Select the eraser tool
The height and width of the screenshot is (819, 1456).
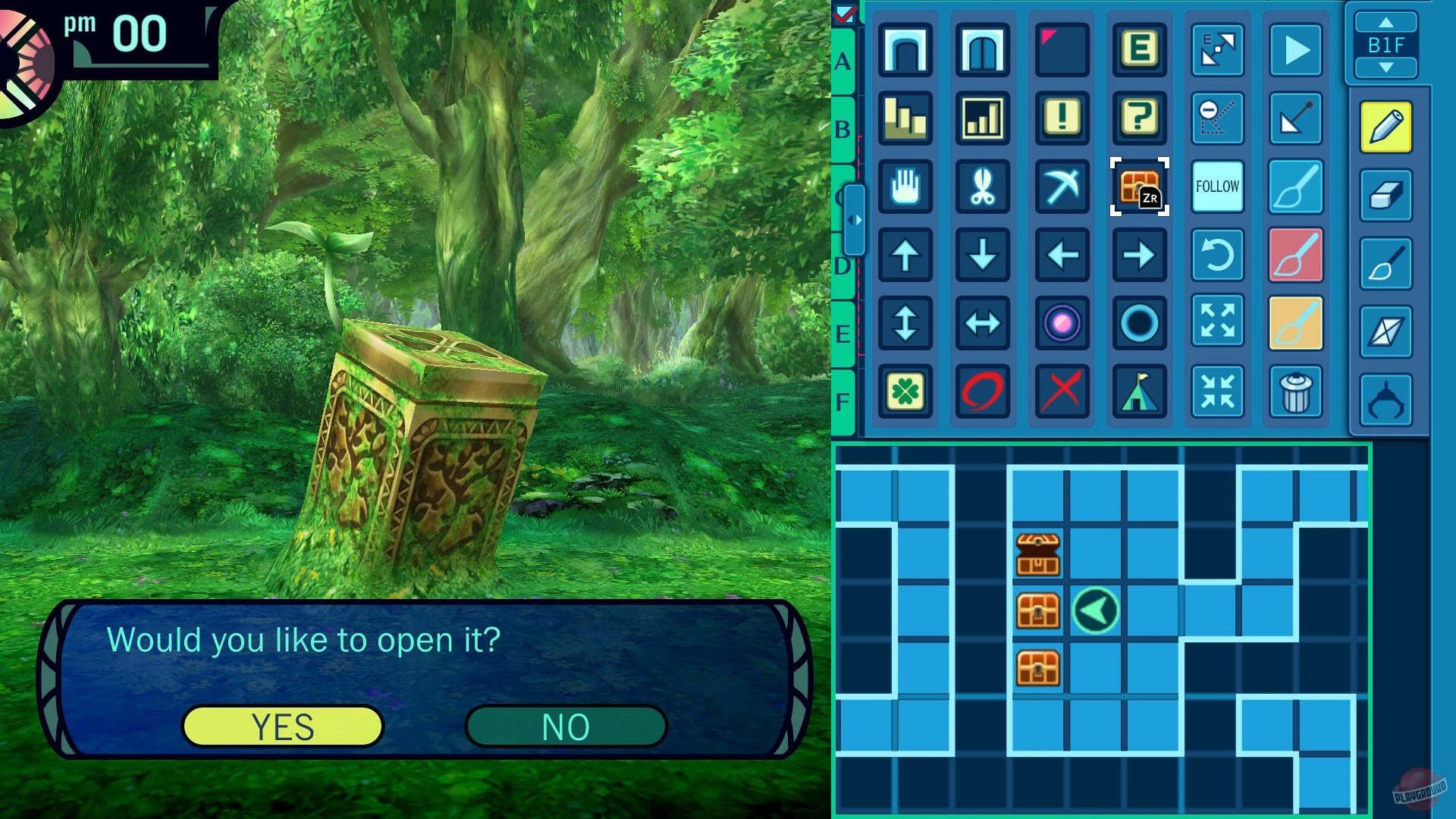[1385, 193]
